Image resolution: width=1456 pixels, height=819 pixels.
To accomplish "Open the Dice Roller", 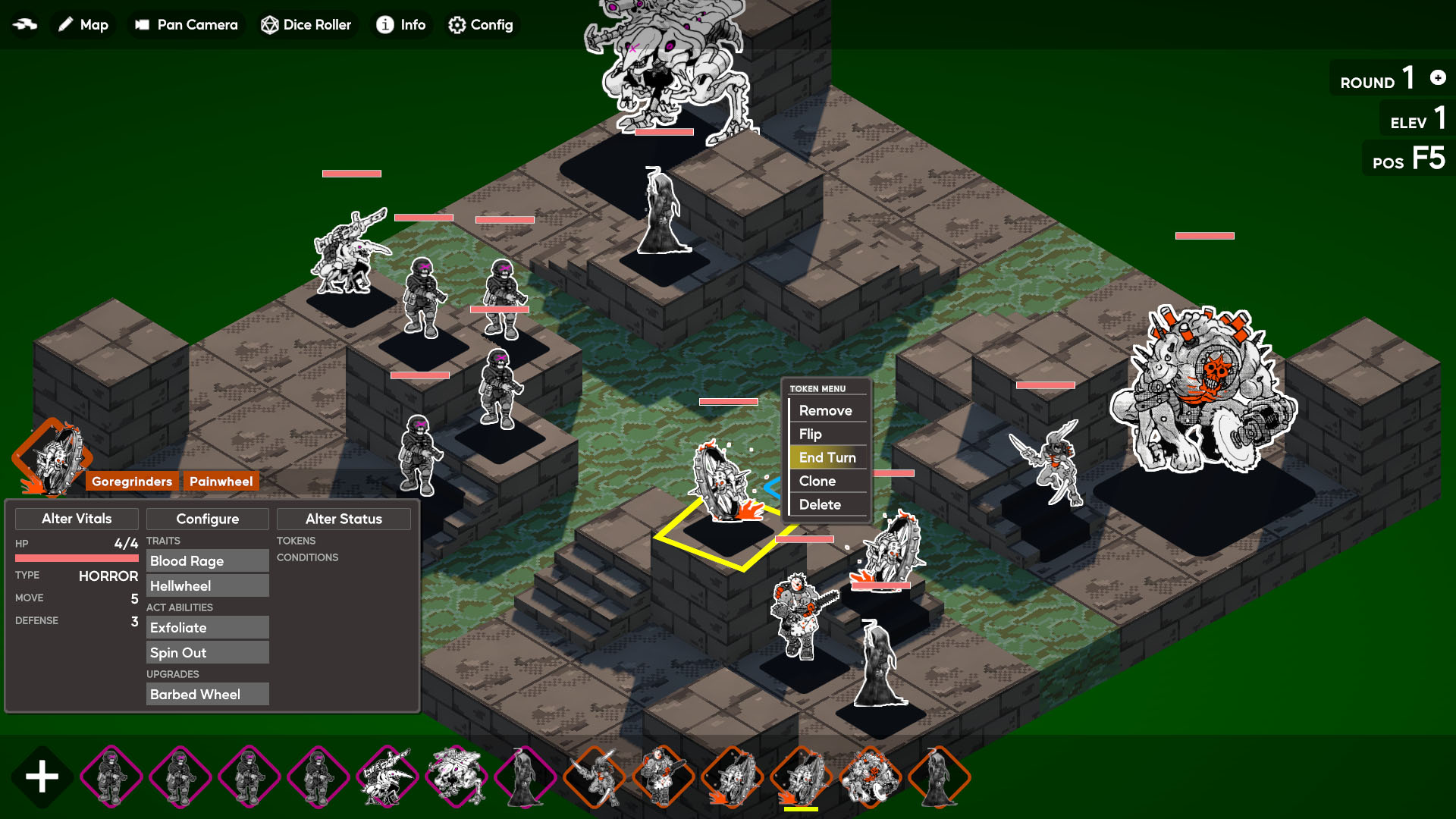I will click(x=306, y=25).
